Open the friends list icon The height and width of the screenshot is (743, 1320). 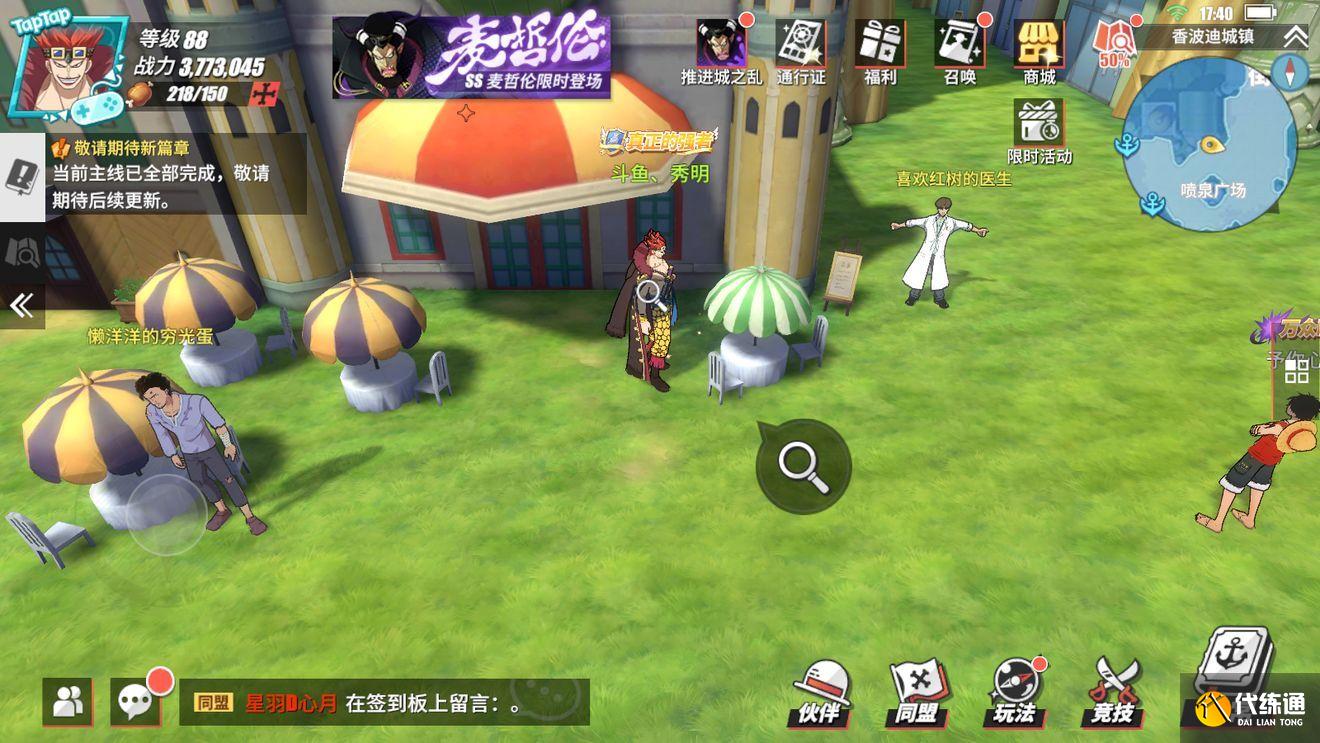[67, 701]
